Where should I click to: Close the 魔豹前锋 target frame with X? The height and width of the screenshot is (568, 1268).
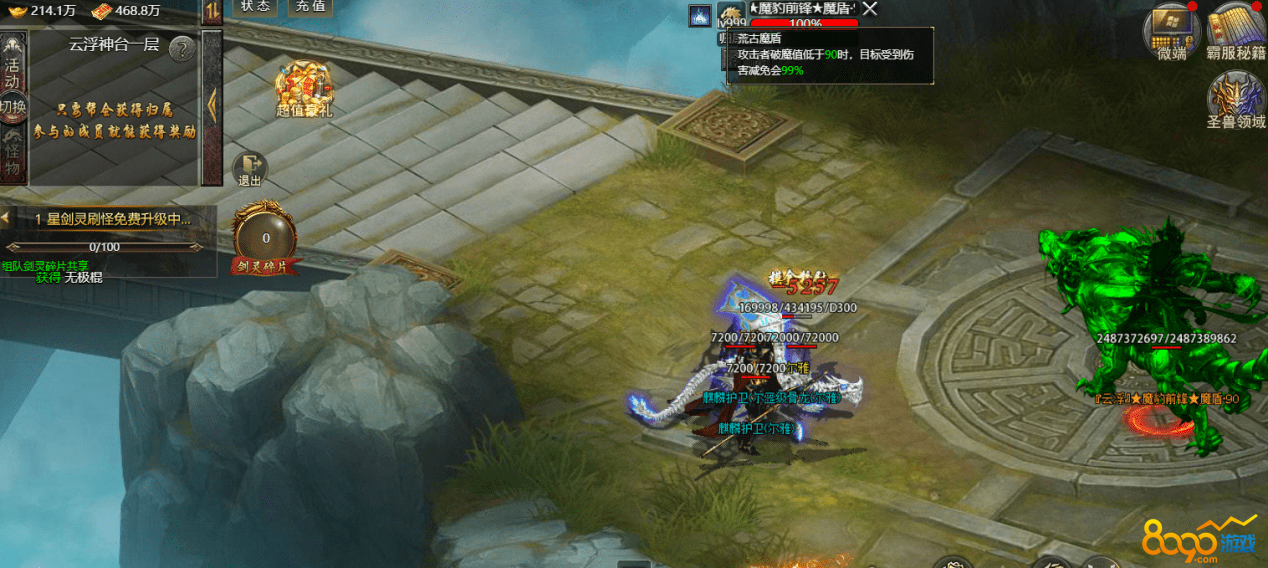click(870, 9)
